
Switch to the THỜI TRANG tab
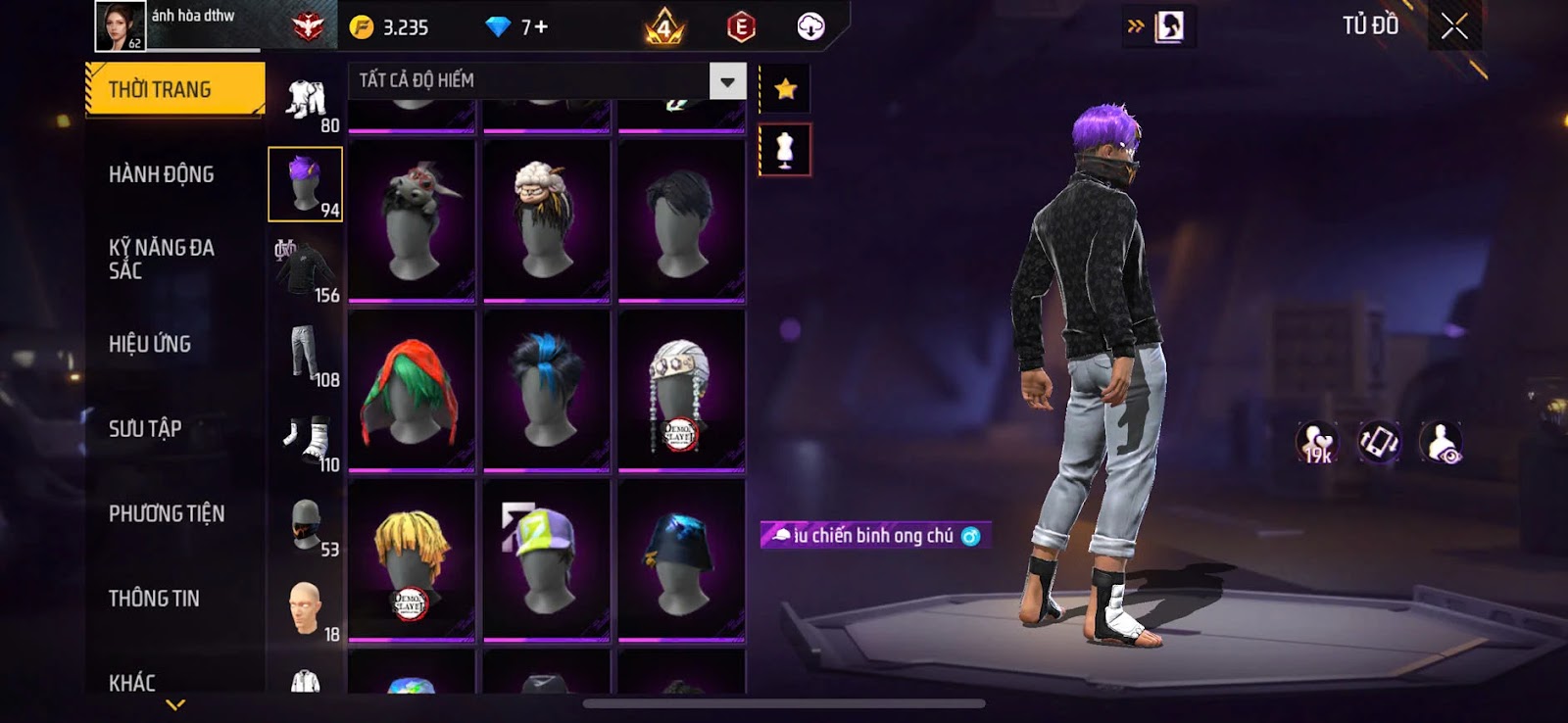pyautogui.click(x=174, y=90)
